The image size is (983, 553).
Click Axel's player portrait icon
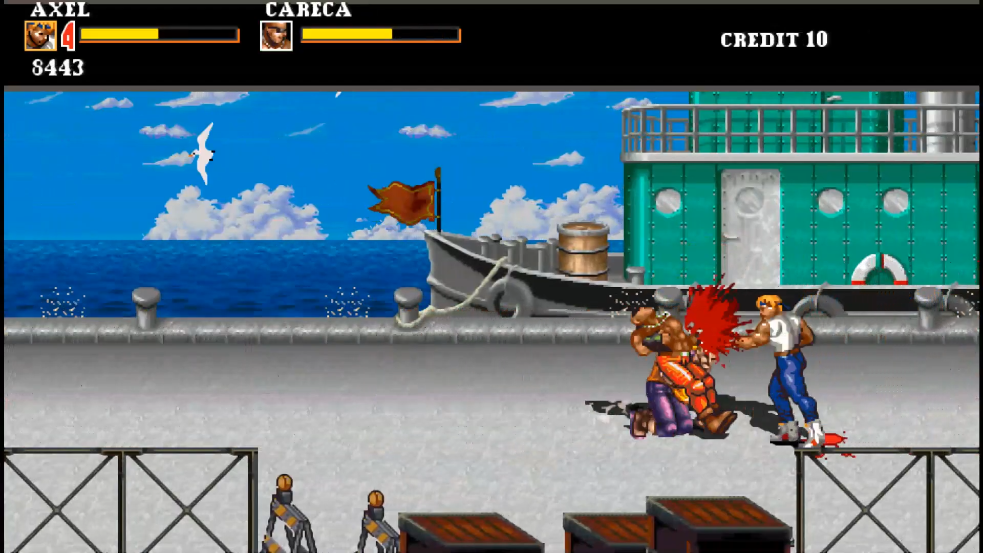tap(40, 36)
